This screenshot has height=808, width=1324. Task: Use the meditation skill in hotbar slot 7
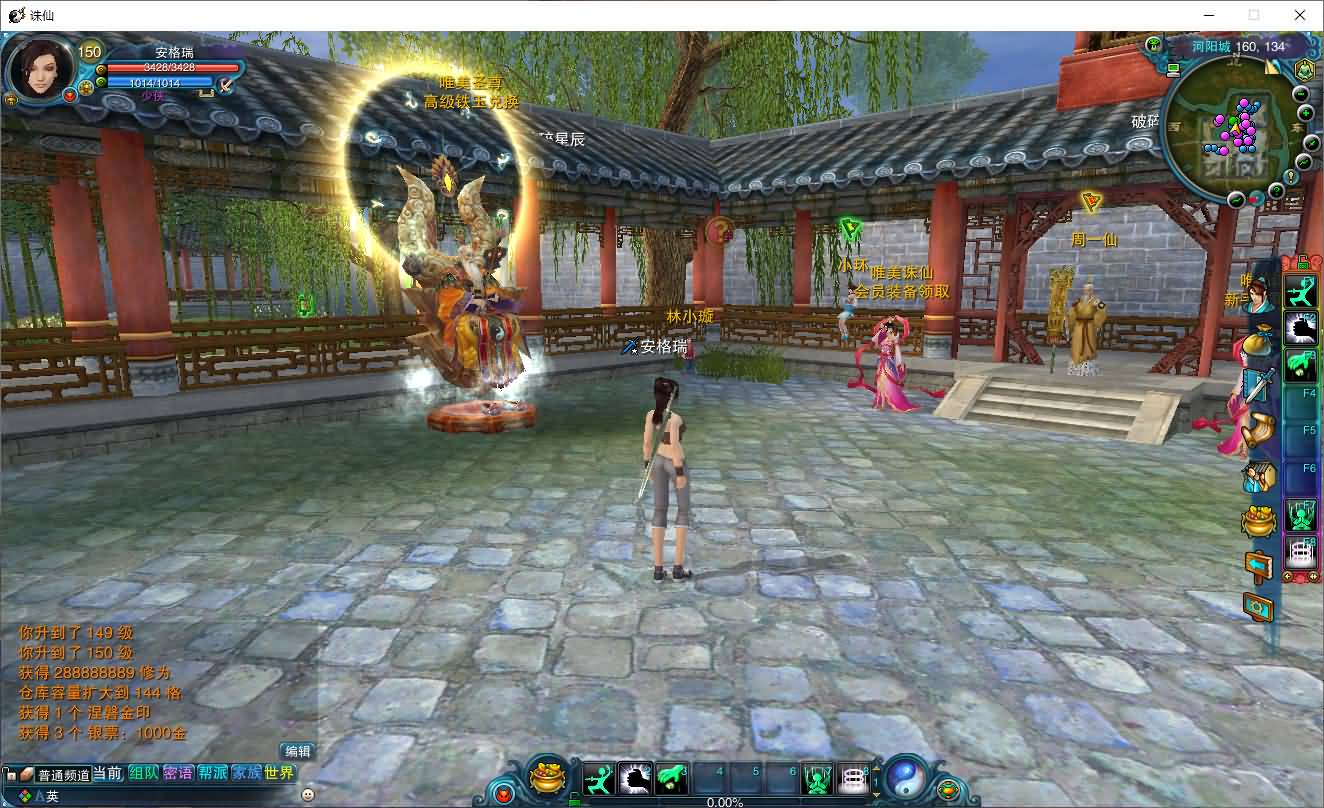pyautogui.click(x=817, y=778)
